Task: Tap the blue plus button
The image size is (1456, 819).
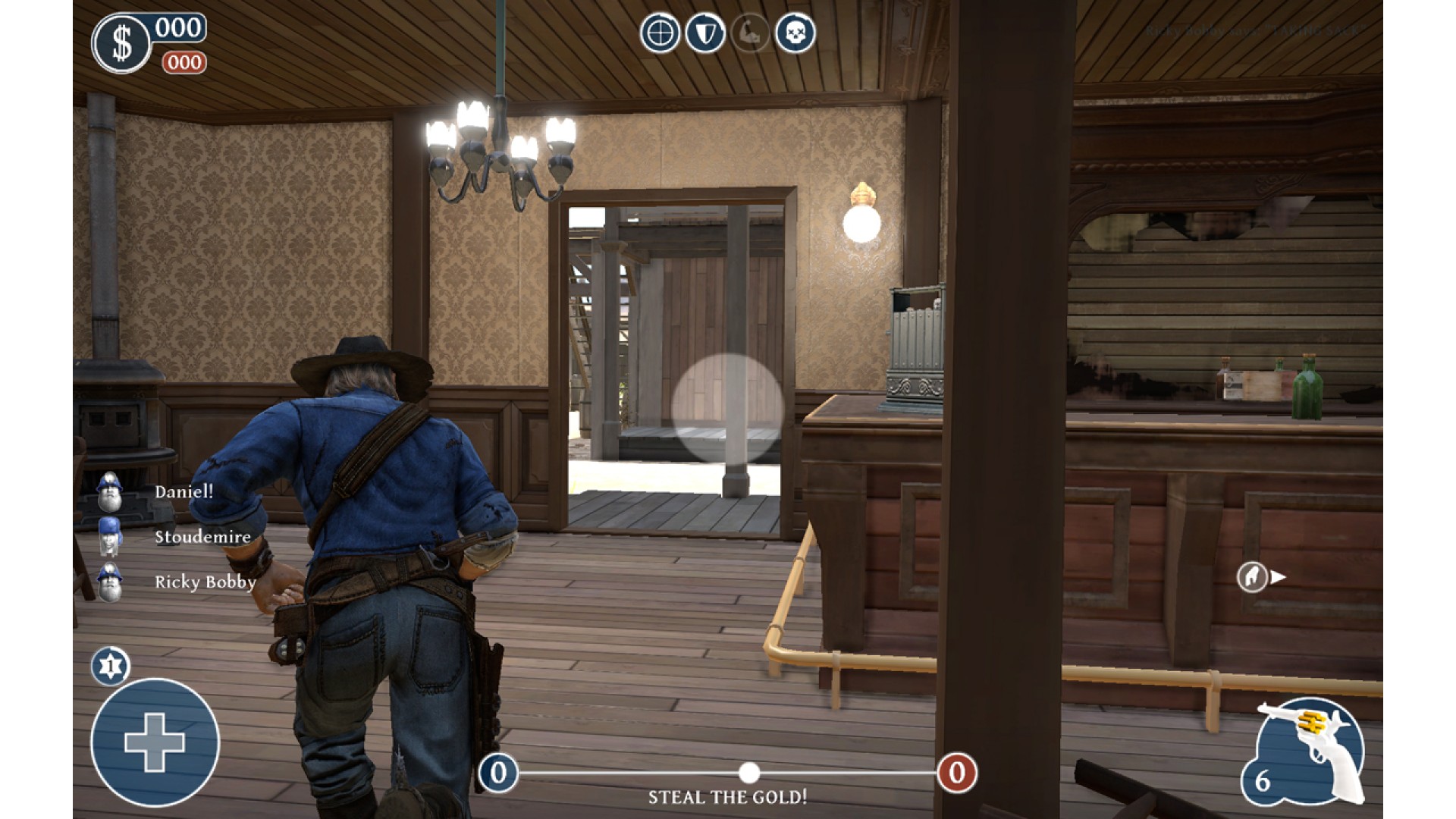Action: 155,742
